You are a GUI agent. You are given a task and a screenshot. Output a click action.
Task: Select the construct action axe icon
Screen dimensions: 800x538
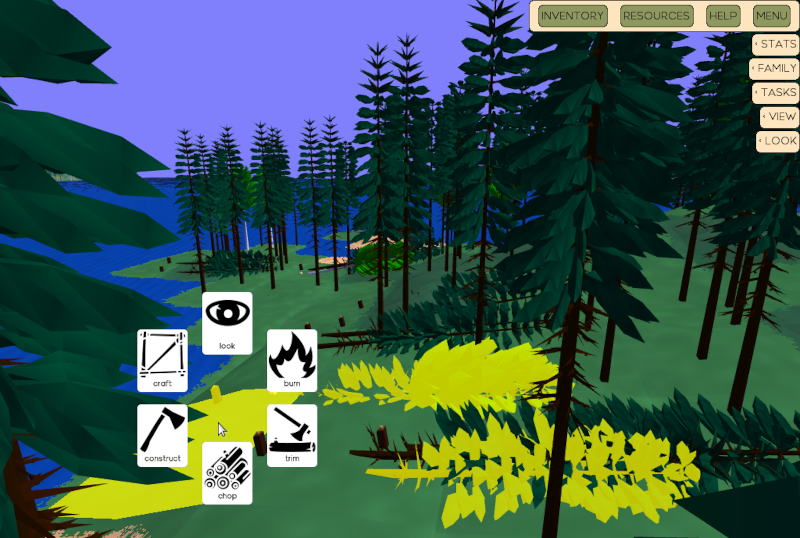point(162,435)
